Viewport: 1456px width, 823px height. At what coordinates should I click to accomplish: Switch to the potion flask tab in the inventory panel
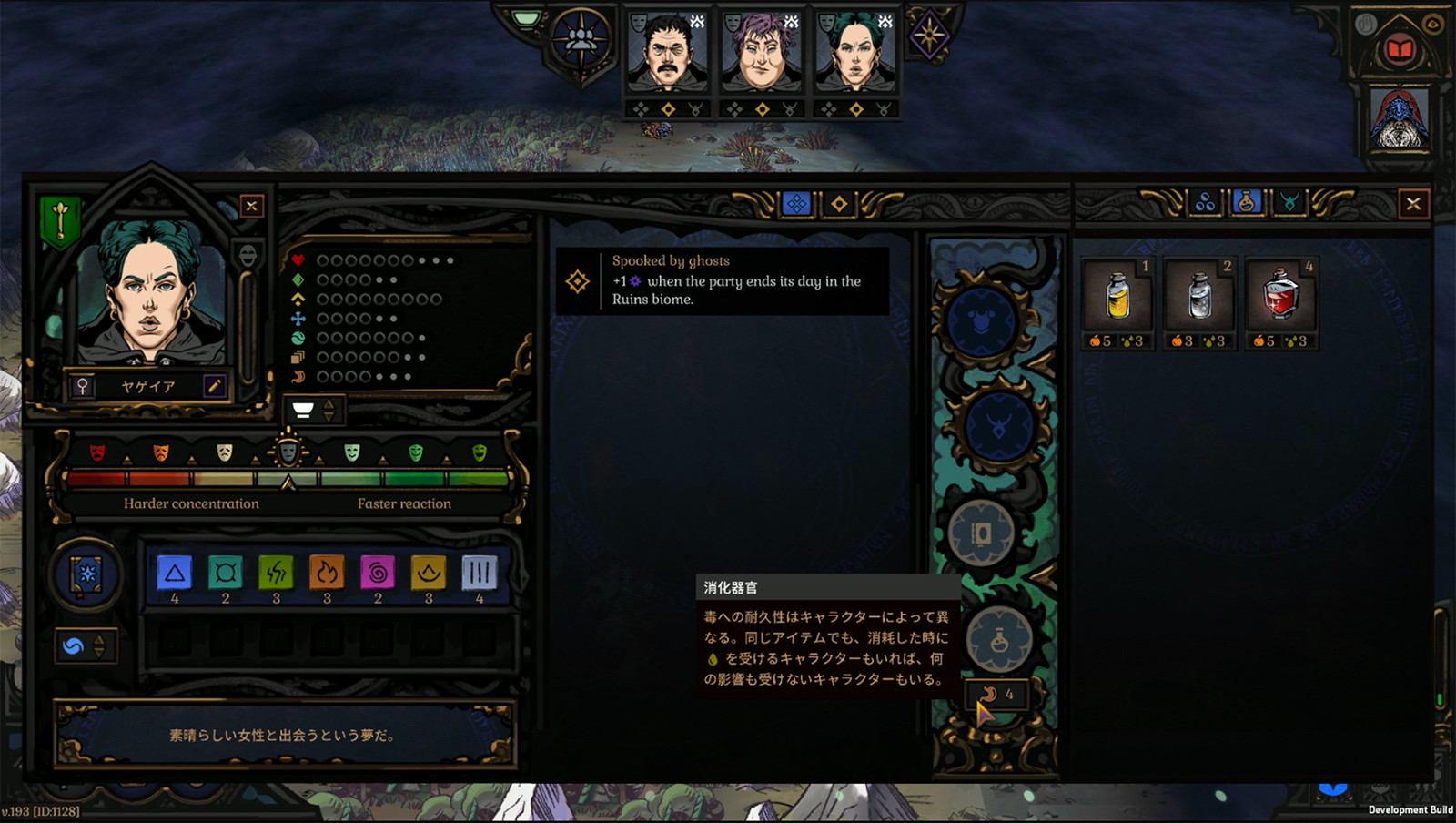[1246, 203]
